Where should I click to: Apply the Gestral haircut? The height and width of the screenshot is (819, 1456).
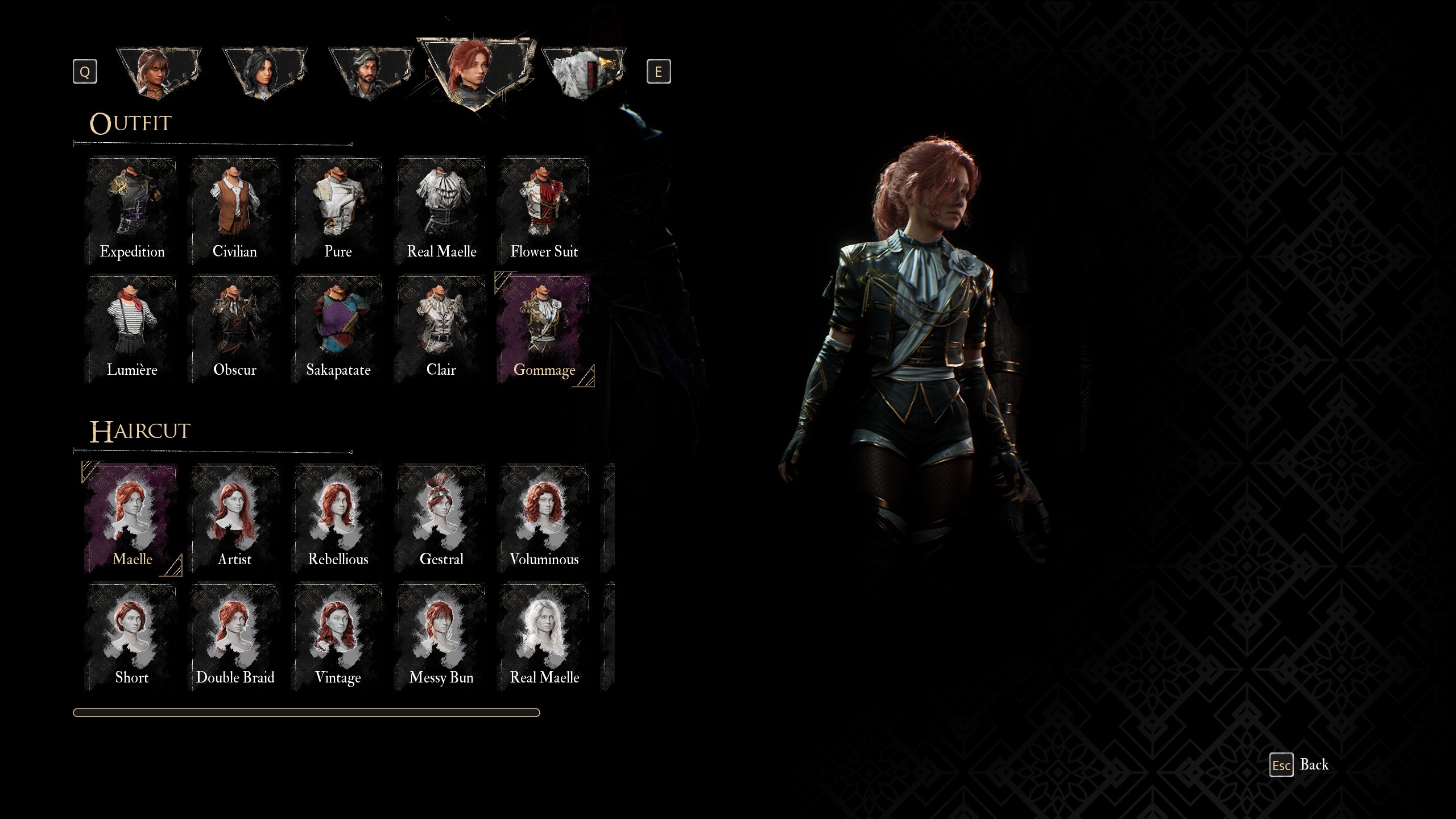point(441,518)
